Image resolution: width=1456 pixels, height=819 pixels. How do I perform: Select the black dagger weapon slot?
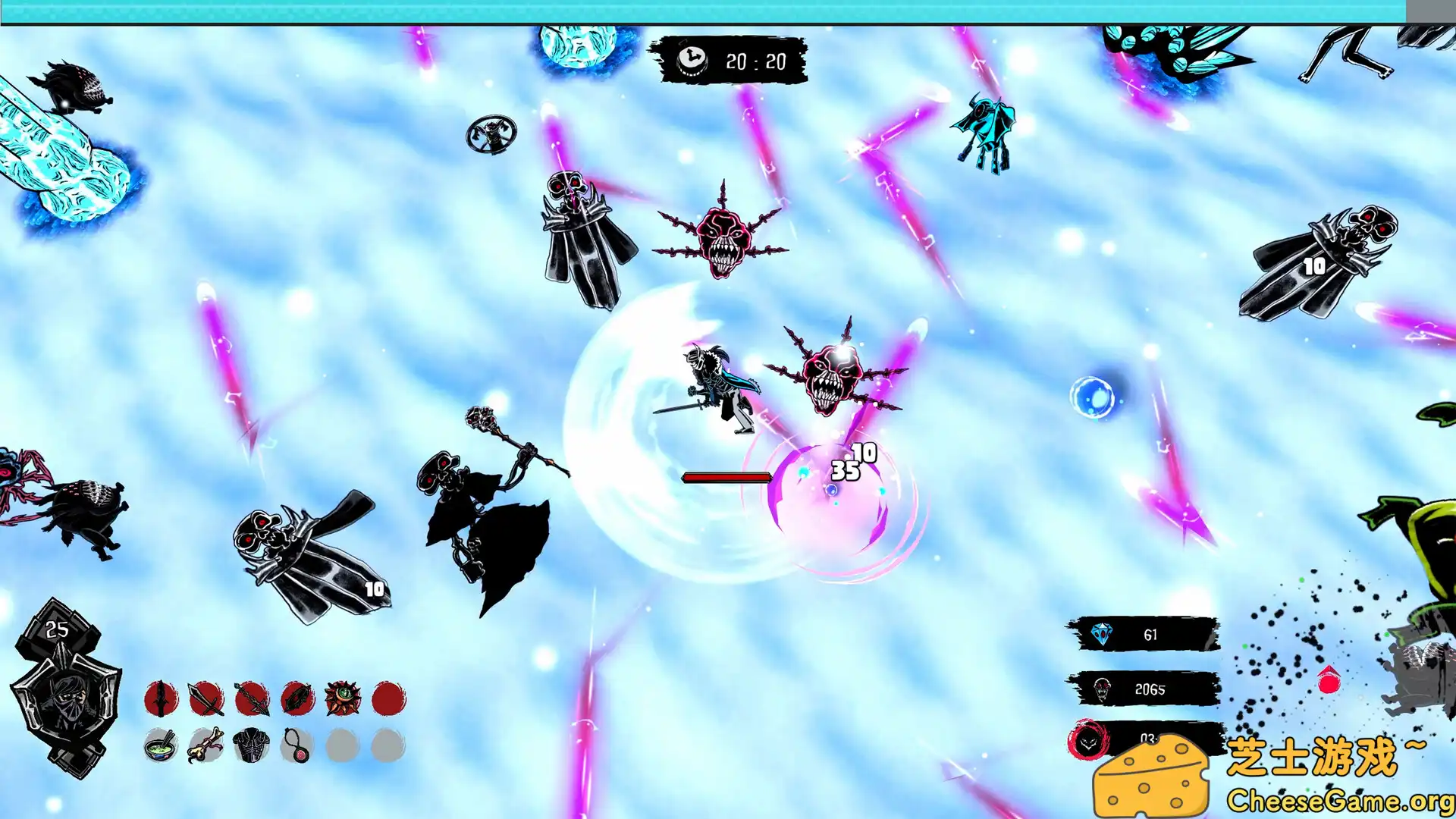tap(161, 698)
